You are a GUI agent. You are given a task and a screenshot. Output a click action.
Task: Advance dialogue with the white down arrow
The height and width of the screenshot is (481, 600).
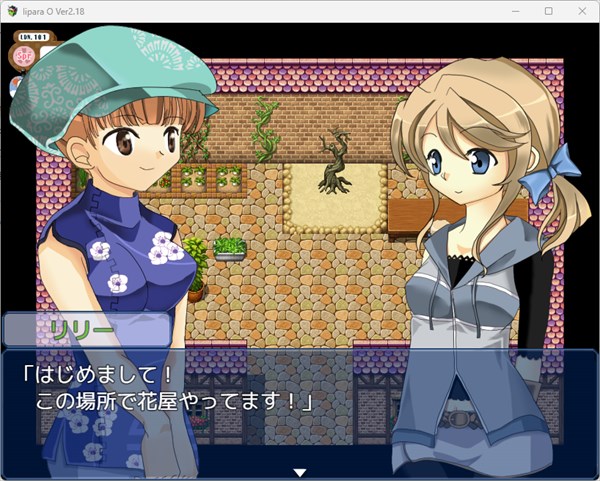tap(299, 471)
